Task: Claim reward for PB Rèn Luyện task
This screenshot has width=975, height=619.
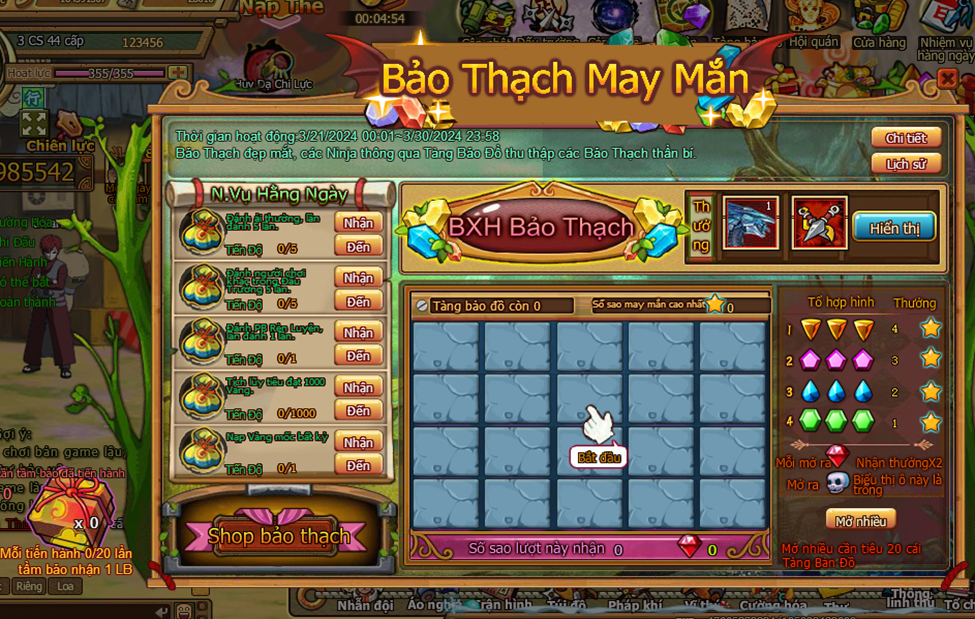Action: [x=358, y=332]
